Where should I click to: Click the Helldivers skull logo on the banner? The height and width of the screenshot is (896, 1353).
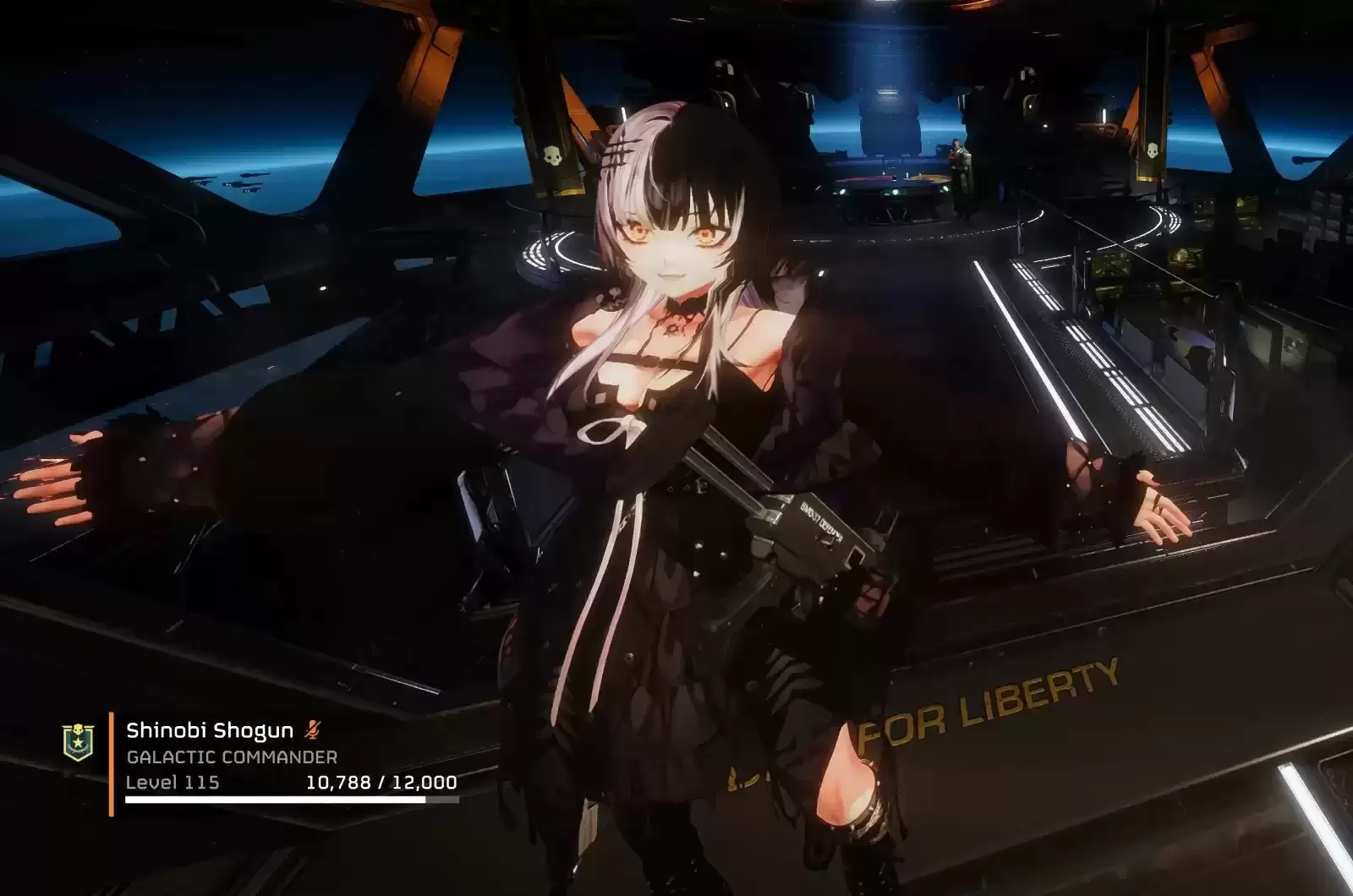(554, 153)
